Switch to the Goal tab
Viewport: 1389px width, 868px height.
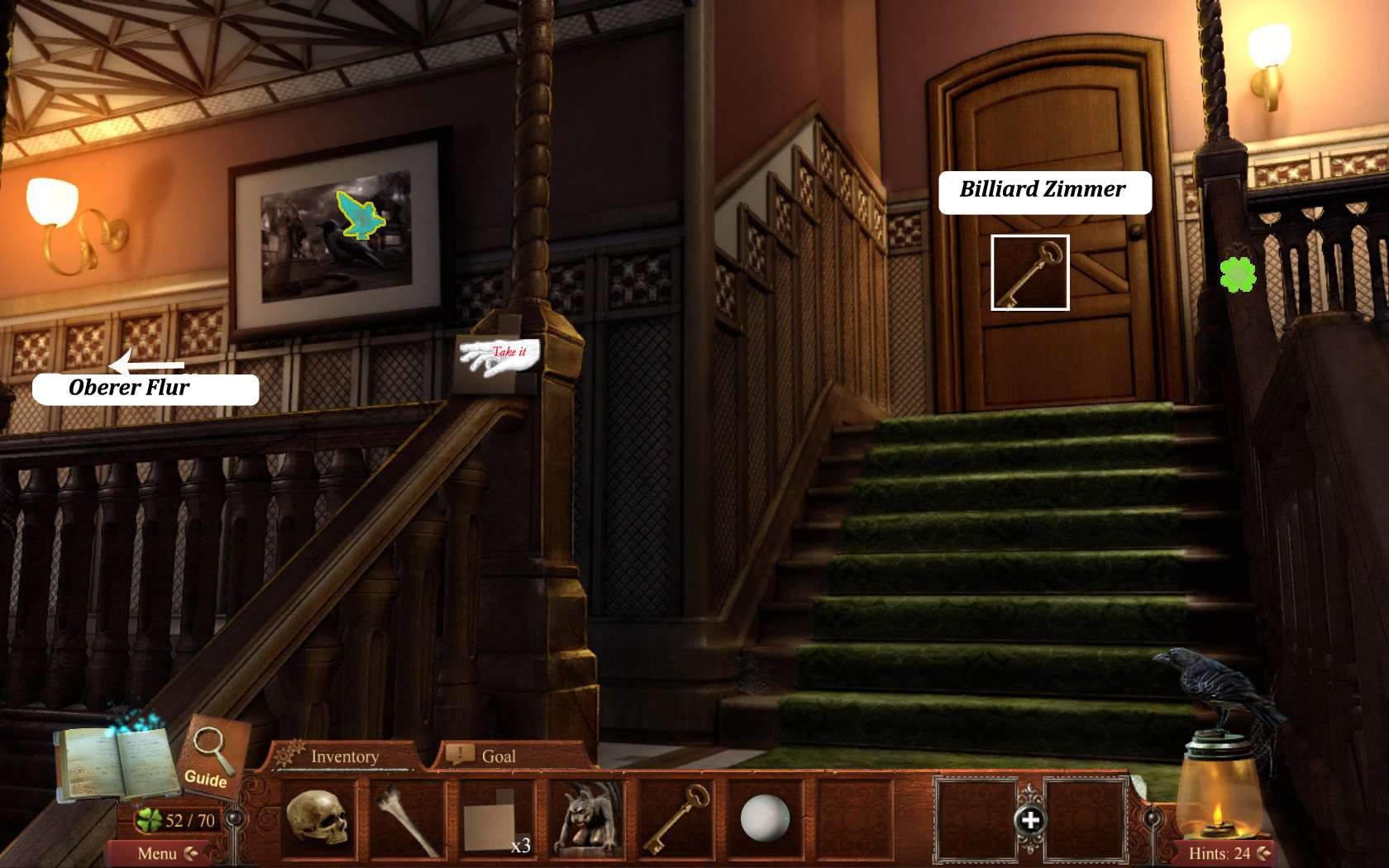(x=497, y=756)
